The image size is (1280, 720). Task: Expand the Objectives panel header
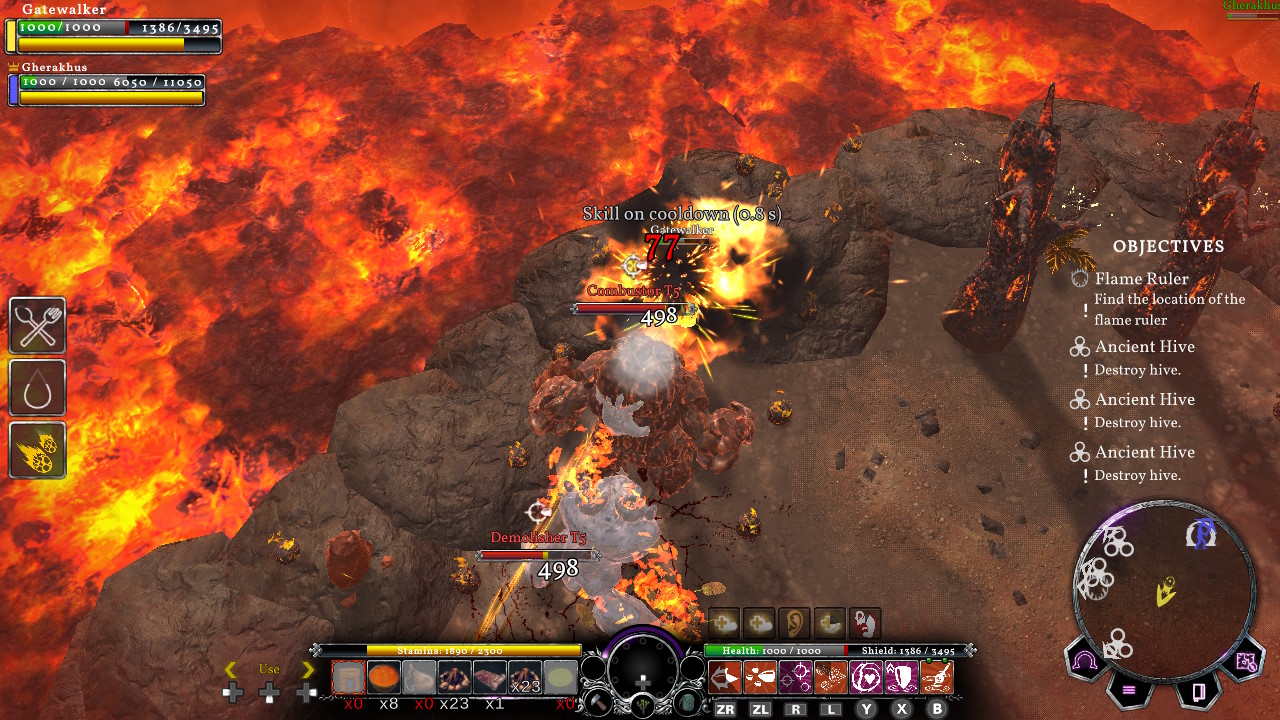(1169, 246)
